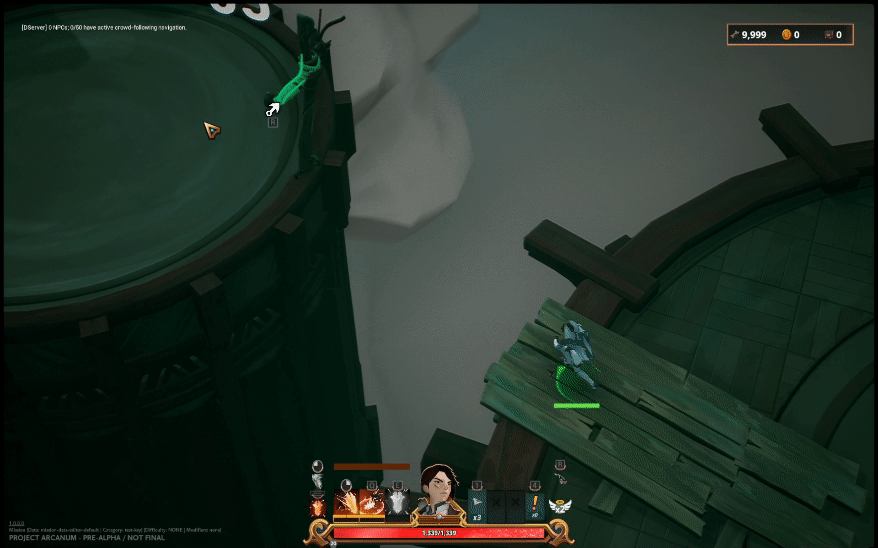This screenshot has width=878, height=548.
Task: Select the small flame icon beside abilities
Action: click(318, 507)
